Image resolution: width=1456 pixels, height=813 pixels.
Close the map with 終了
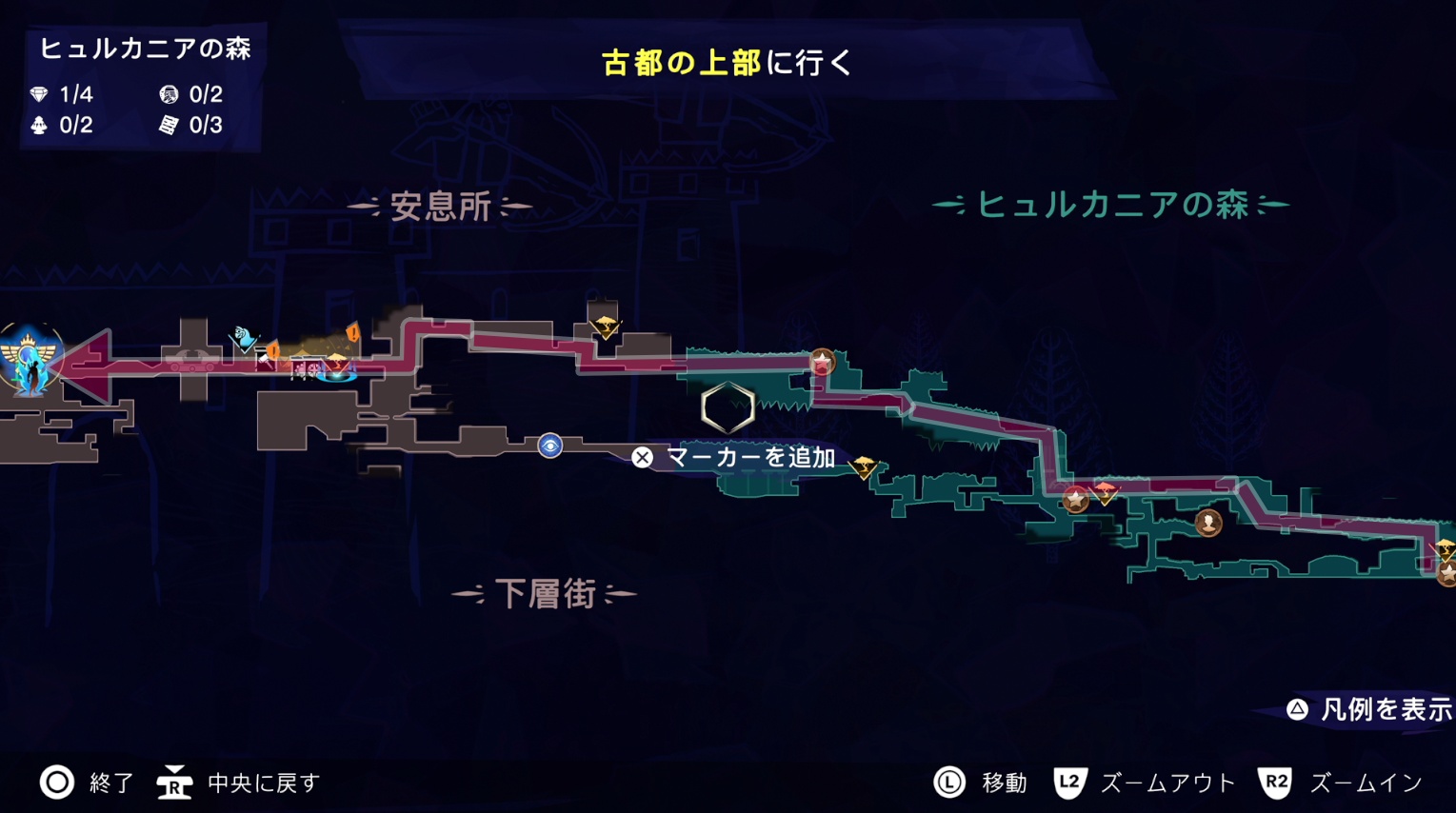pos(86,783)
